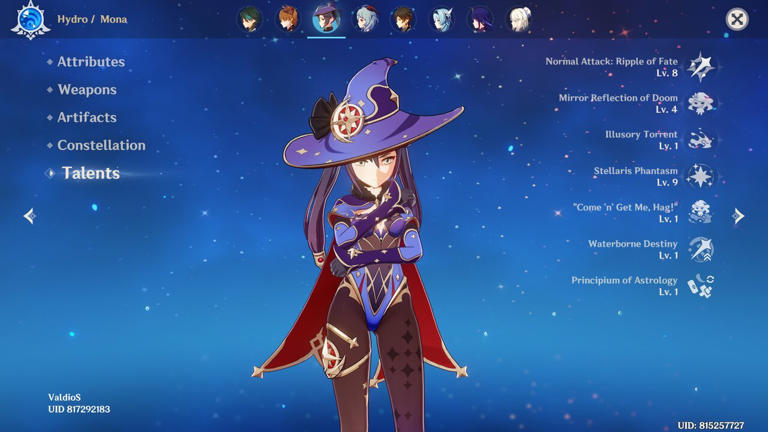Open the Weapons menu entry
This screenshot has width=768, height=432.
coord(86,90)
